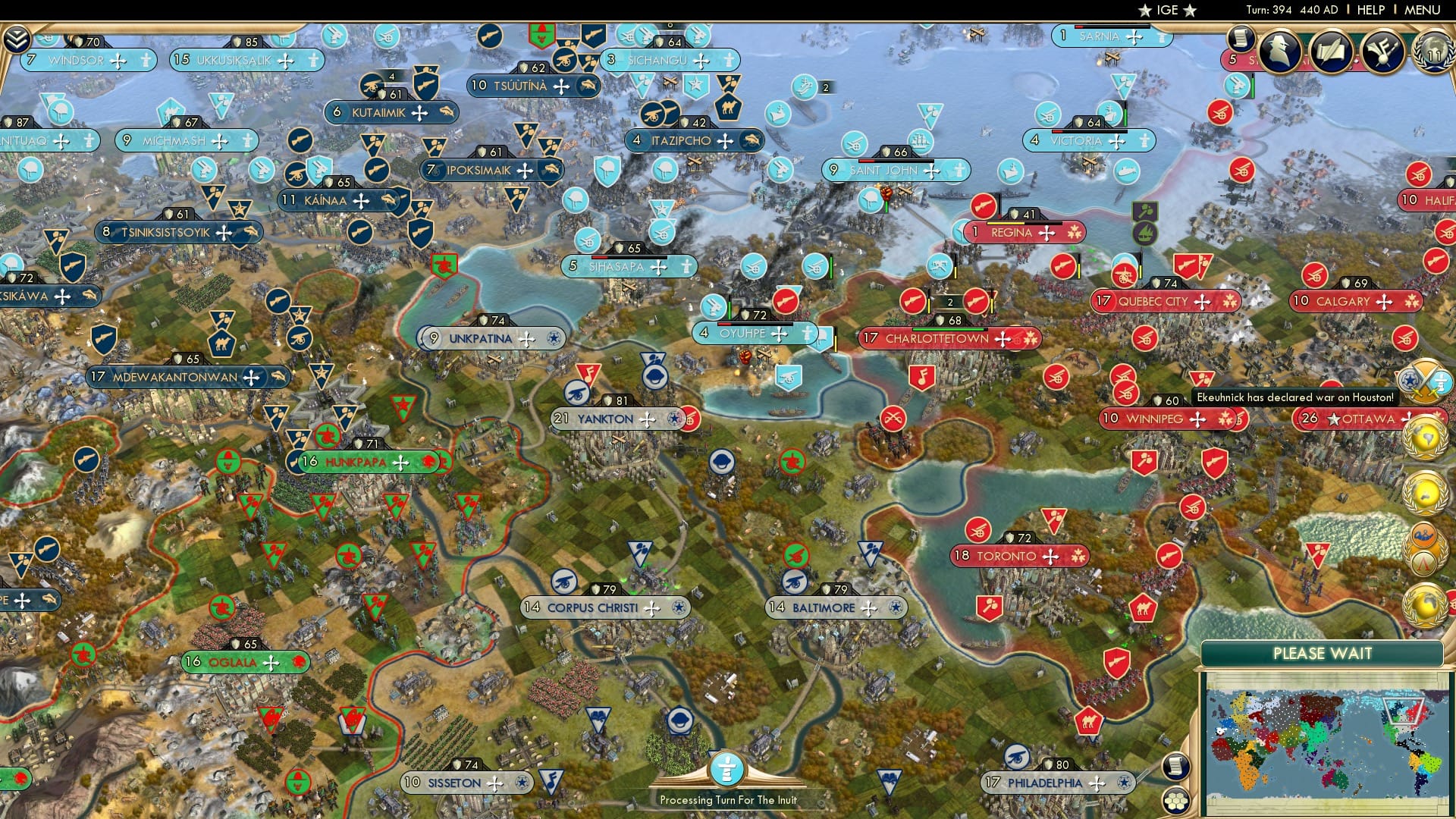Click the Inuit unit icon in the turn banner
Image resolution: width=1456 pixels, height=819 pixels.
pos(726,768)
